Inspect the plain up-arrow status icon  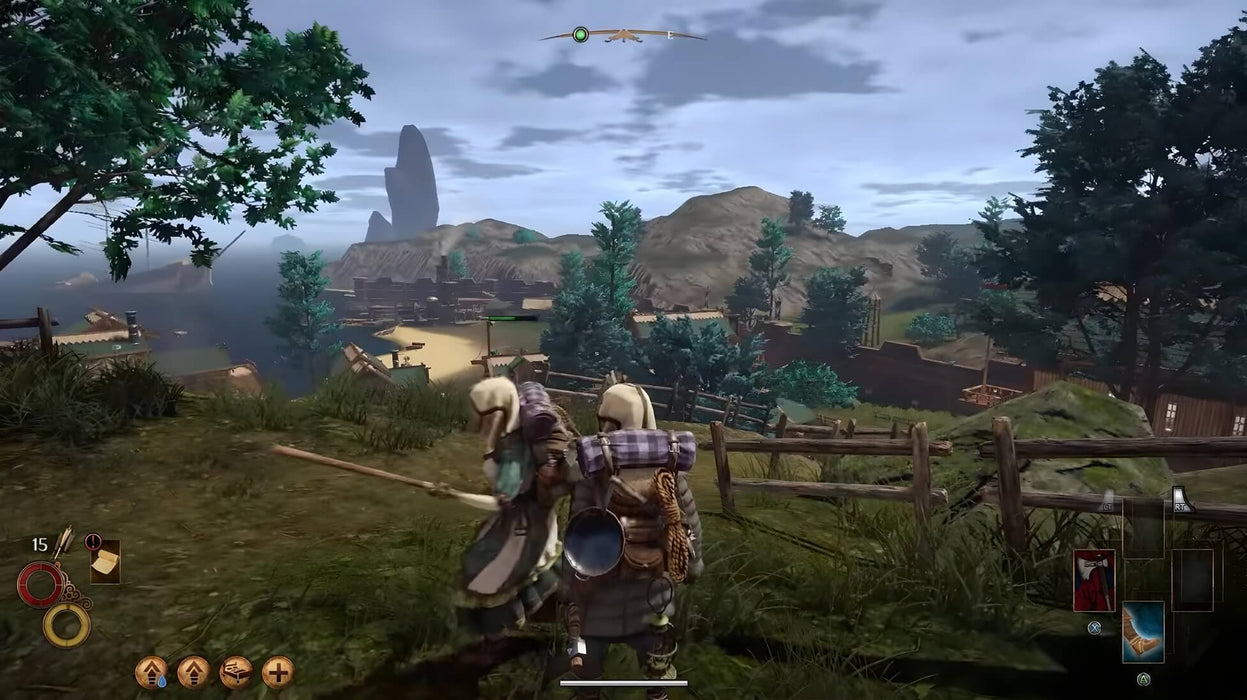193,672
